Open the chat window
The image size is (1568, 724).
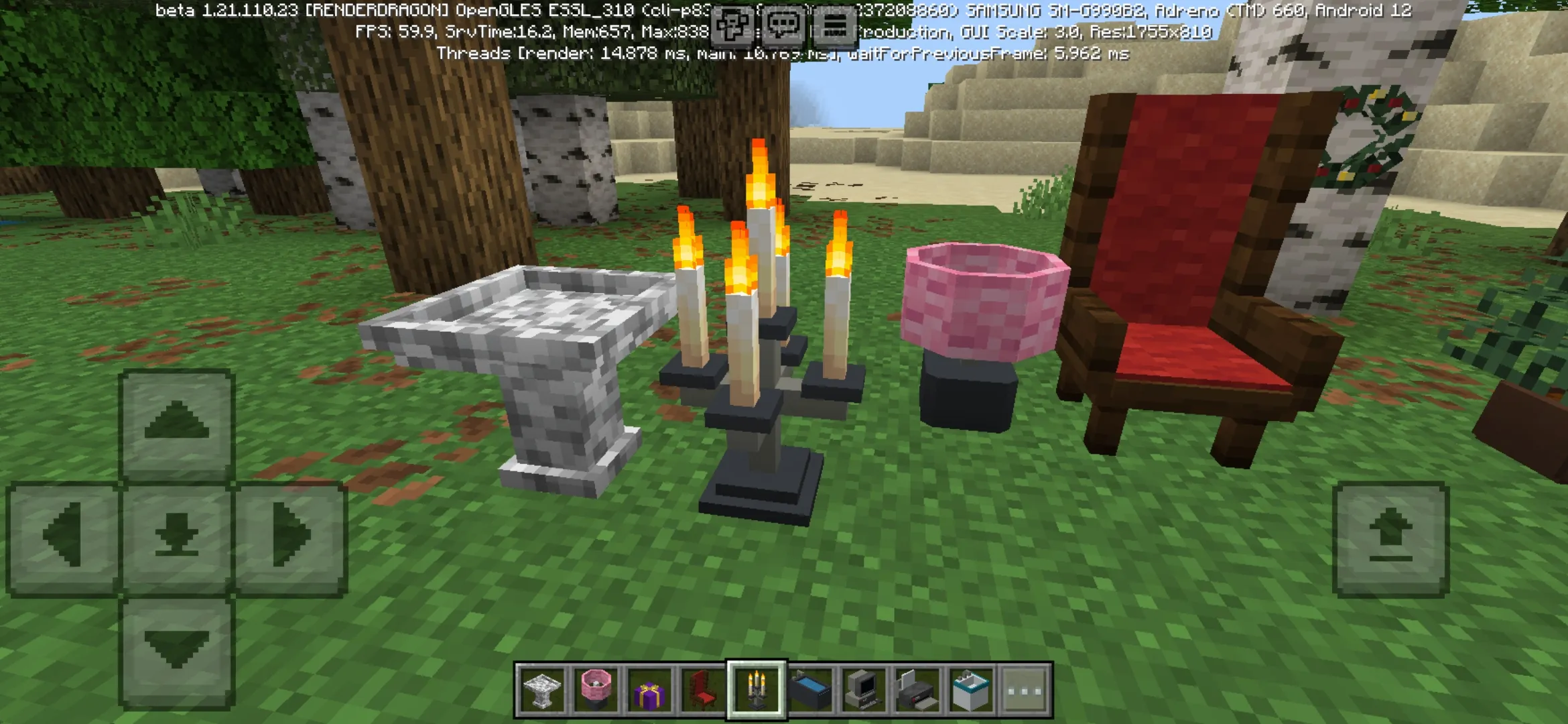[783, 24]
